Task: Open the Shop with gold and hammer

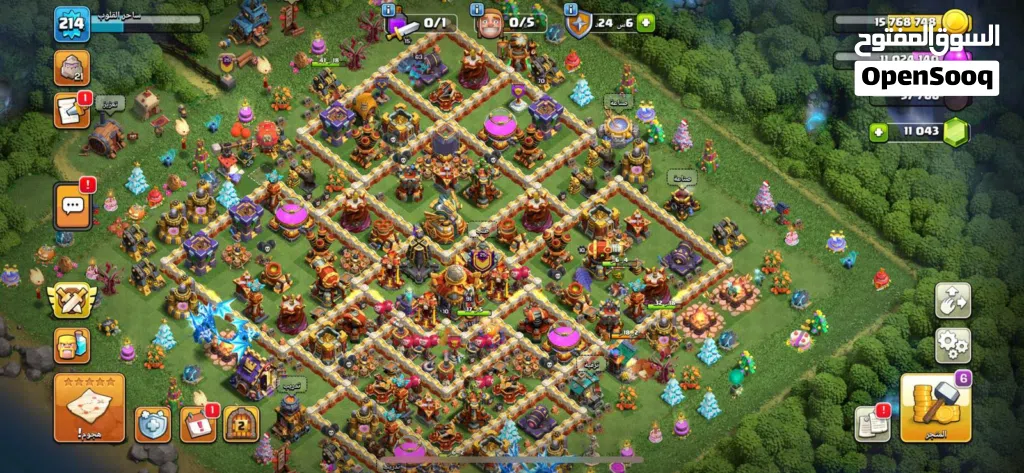Action: (x=935, y=407)
